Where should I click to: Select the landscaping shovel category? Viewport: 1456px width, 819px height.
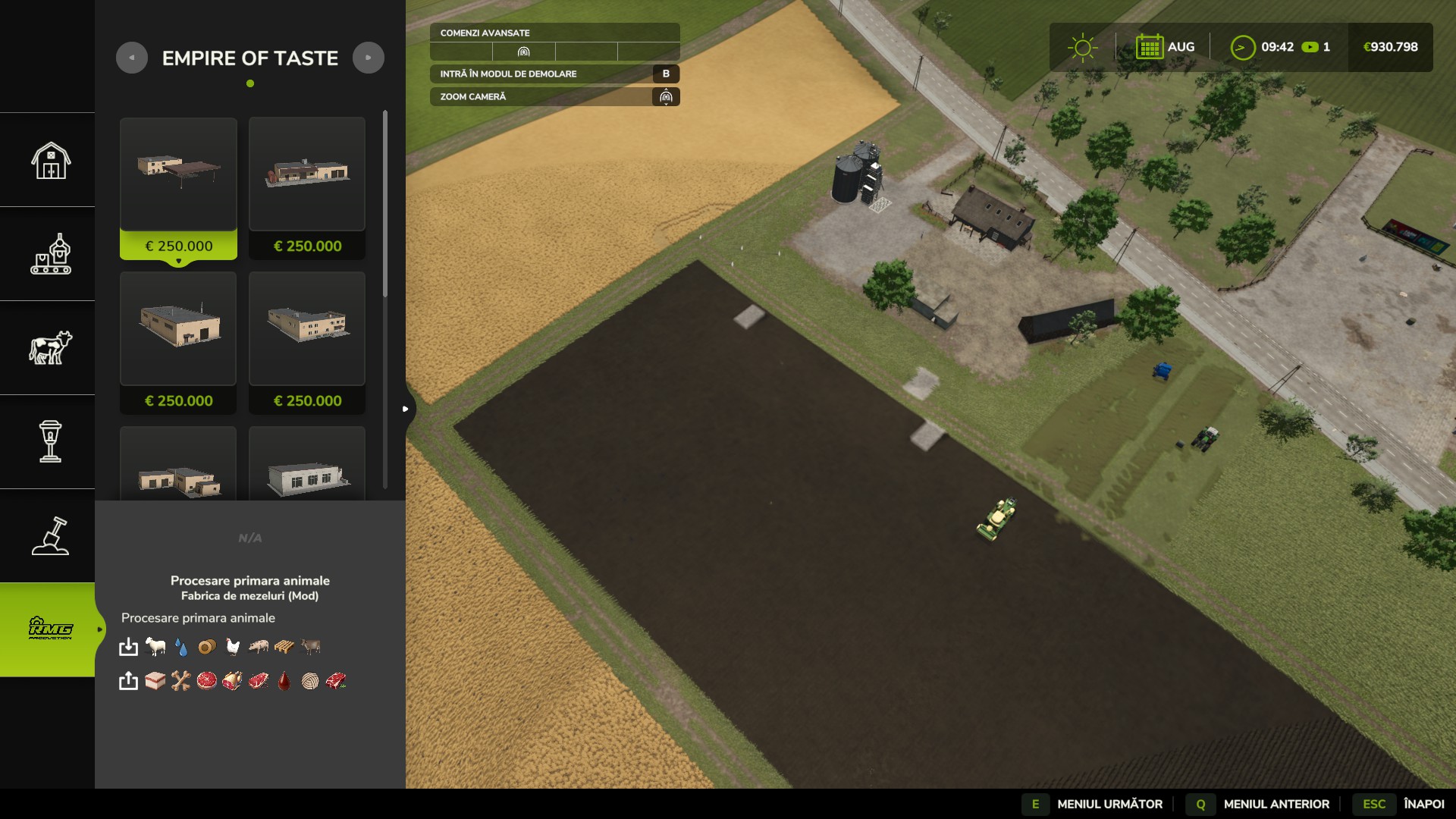[50, 536]
